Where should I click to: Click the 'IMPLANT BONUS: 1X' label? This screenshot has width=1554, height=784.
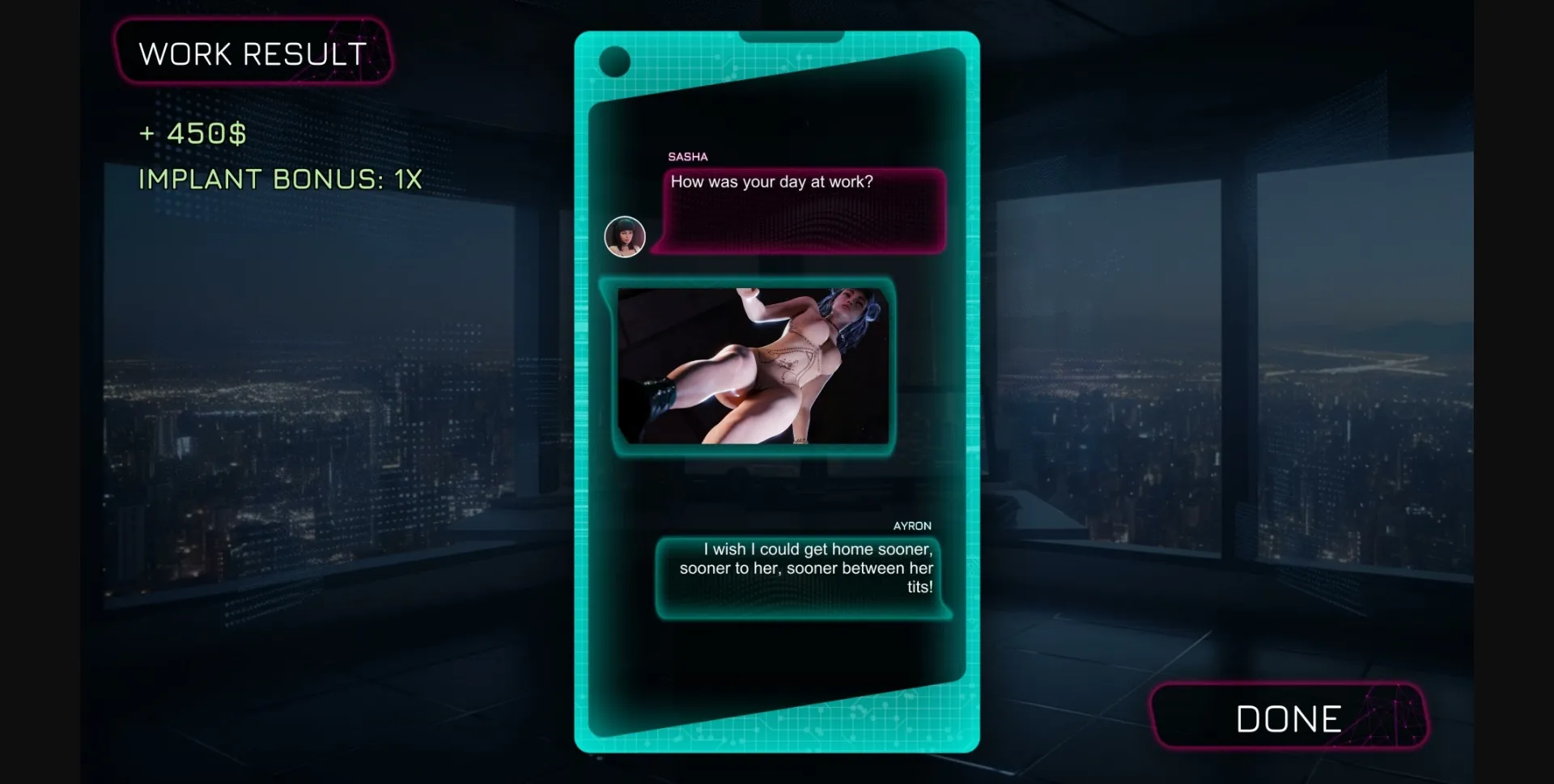pyautogui.click(x=278, y=179)
